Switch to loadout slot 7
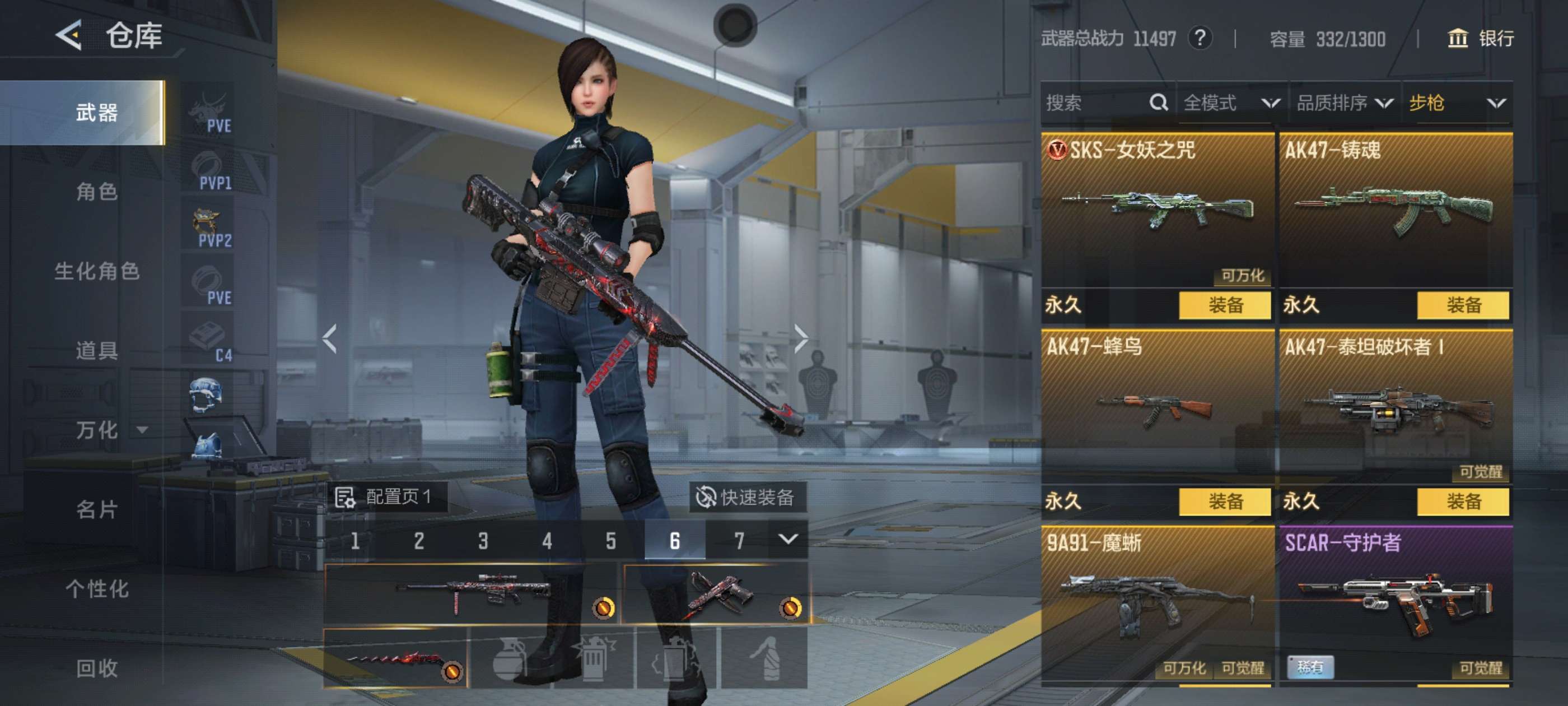This screenshot has height=706, width=1568. click(738, 540)
